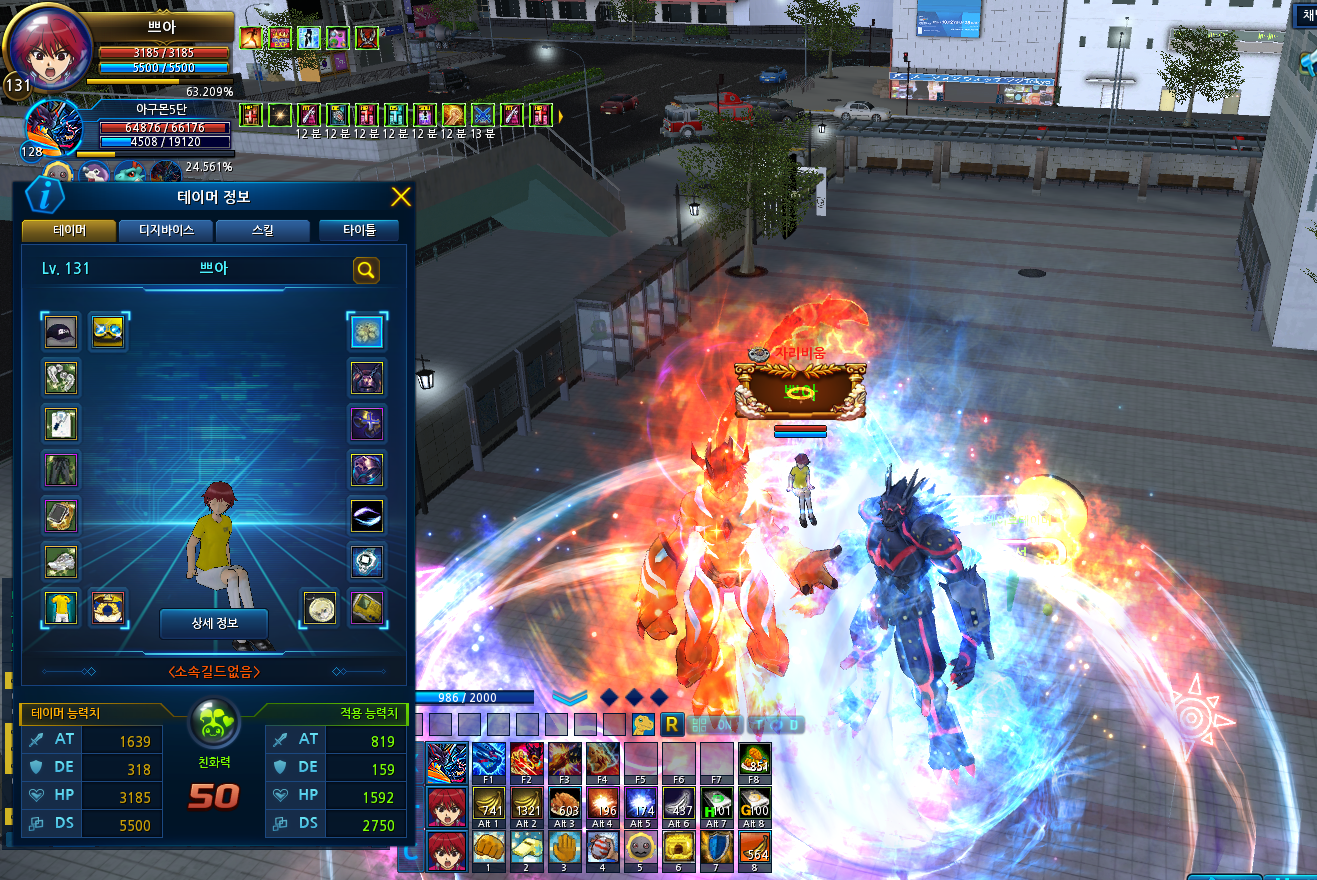This screenshot has width=1317, height=880.
Task: Select the yellow goggles equipment slot
Action: (x=107, y=332)
